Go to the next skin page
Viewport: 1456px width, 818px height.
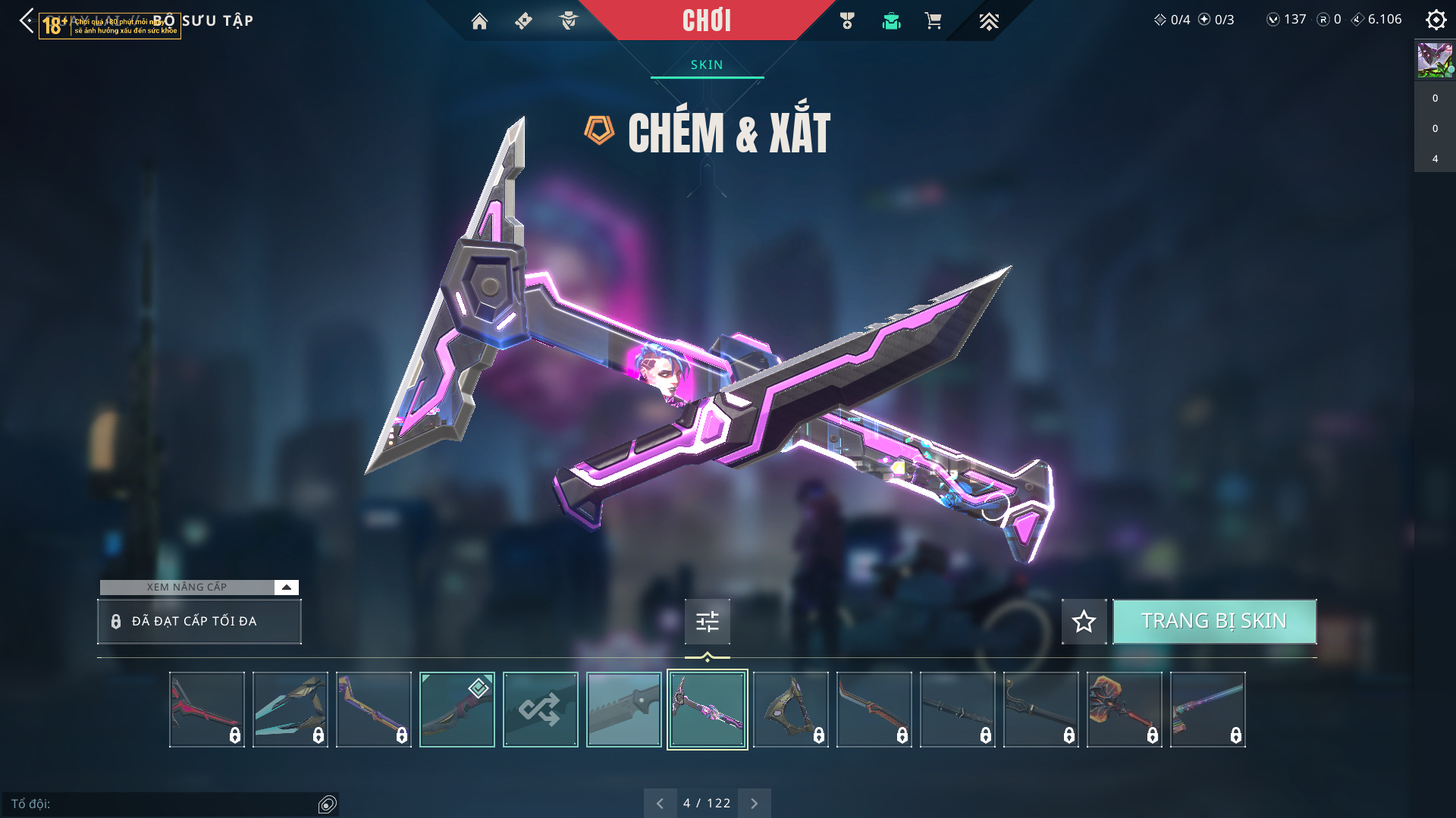754,804
